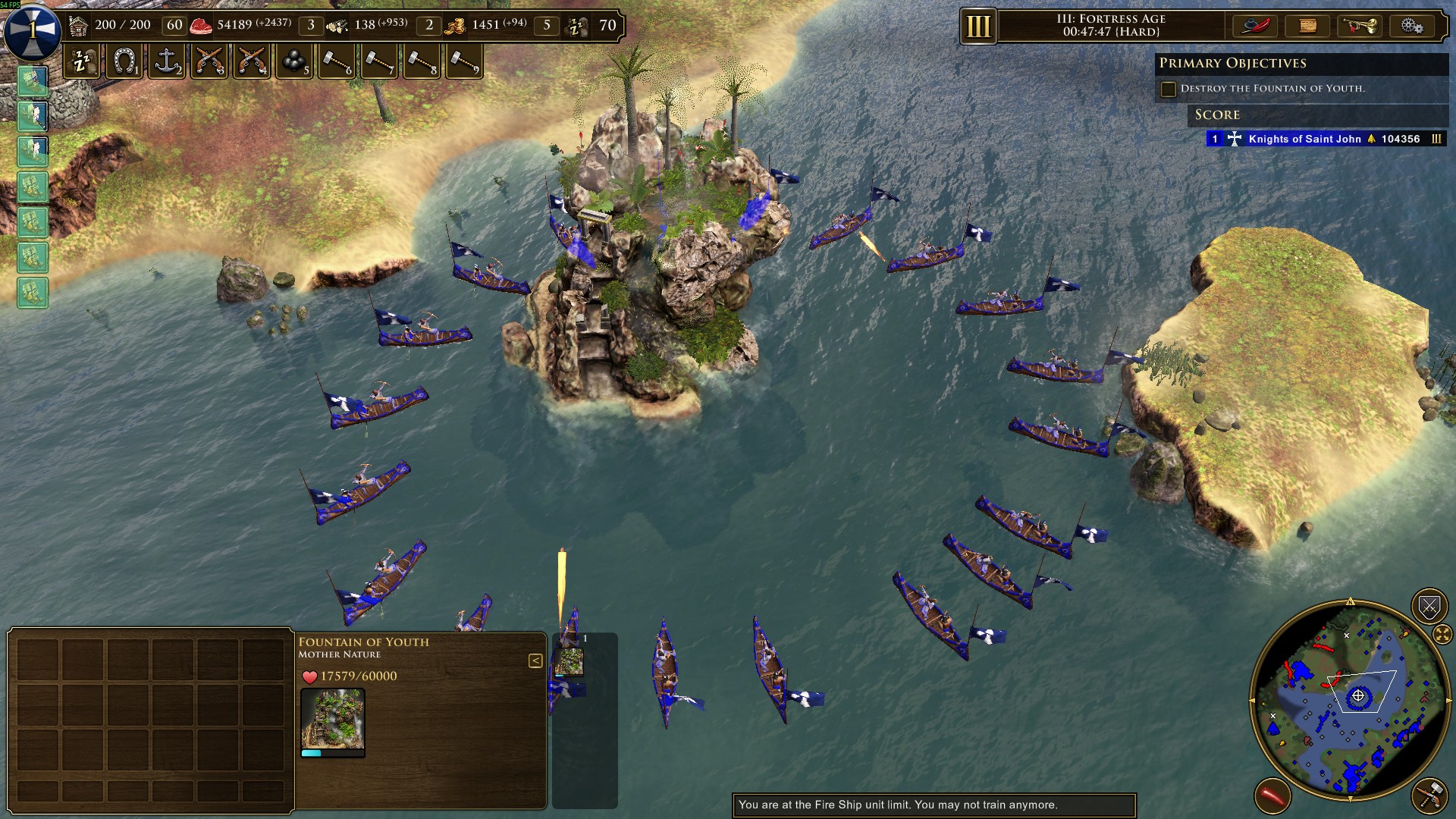1456x819 pixels.
Task: Click the pistol and hammer button by minimap
Action: point(1429,794)
